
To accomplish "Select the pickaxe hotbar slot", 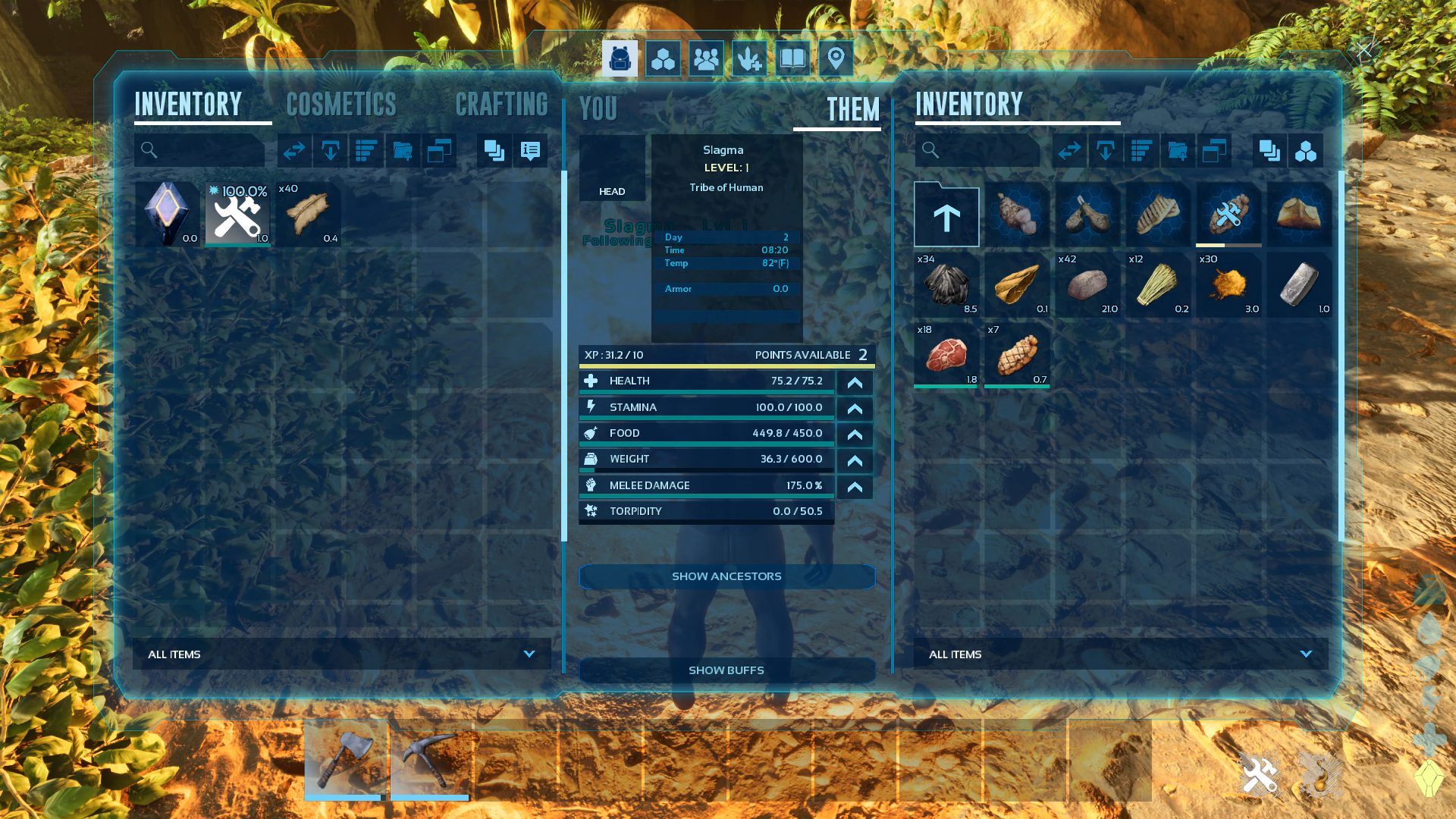I will coord(430,758).
